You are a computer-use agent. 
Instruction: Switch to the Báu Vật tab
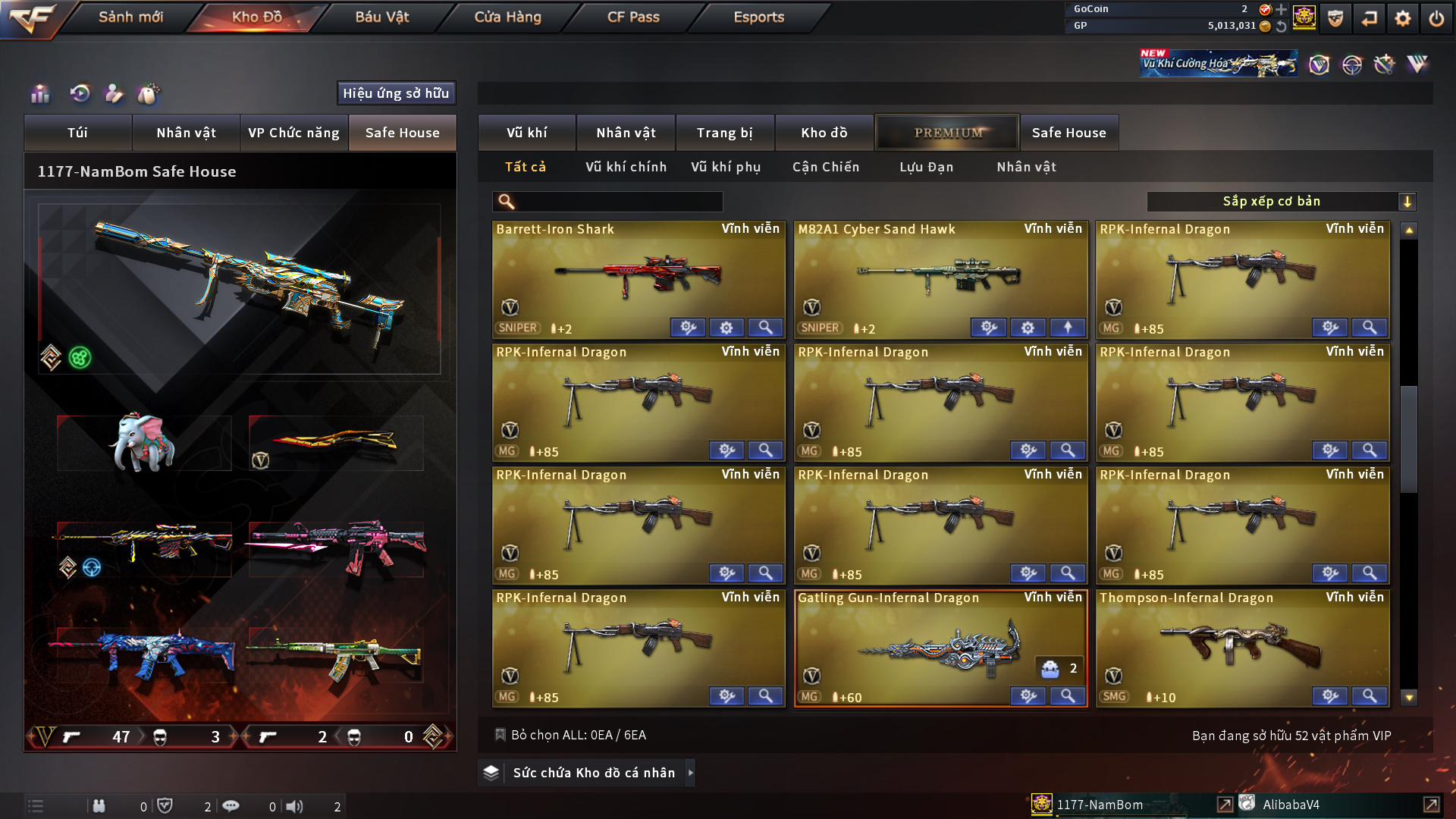381,17
